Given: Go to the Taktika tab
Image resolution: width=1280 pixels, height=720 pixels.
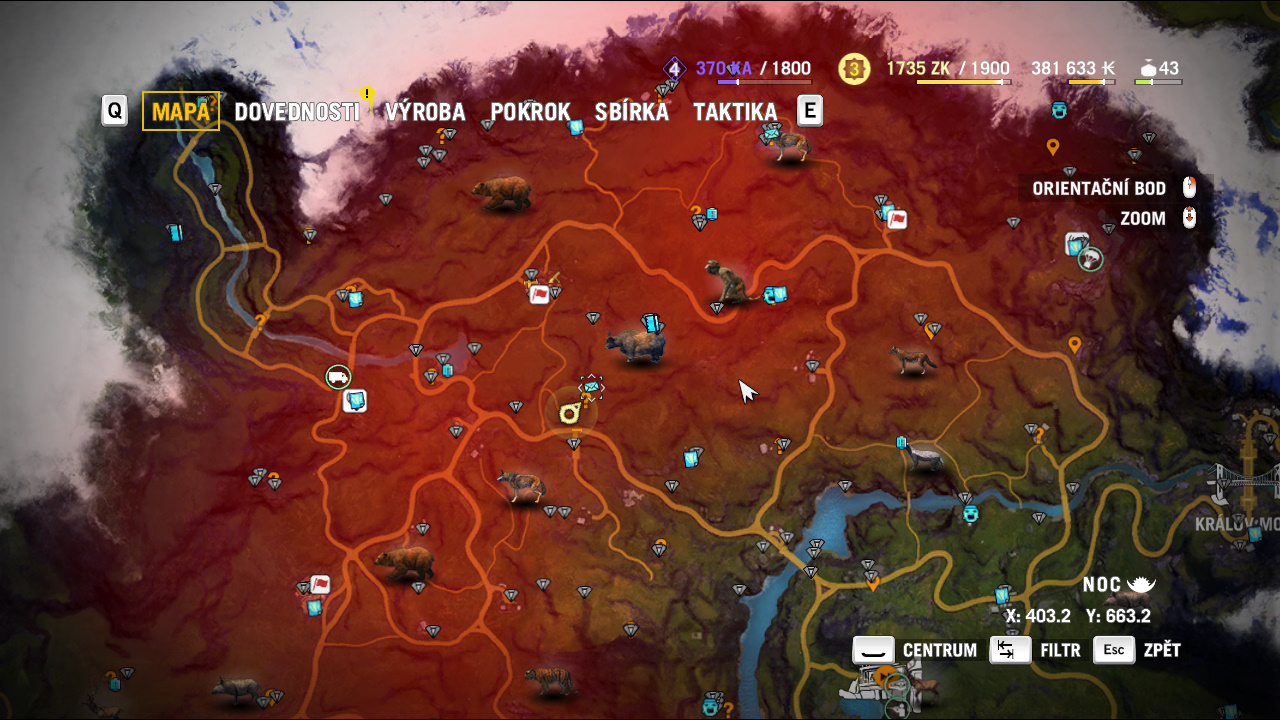Looking at the screenshot, I should click(x=735, y=112).
